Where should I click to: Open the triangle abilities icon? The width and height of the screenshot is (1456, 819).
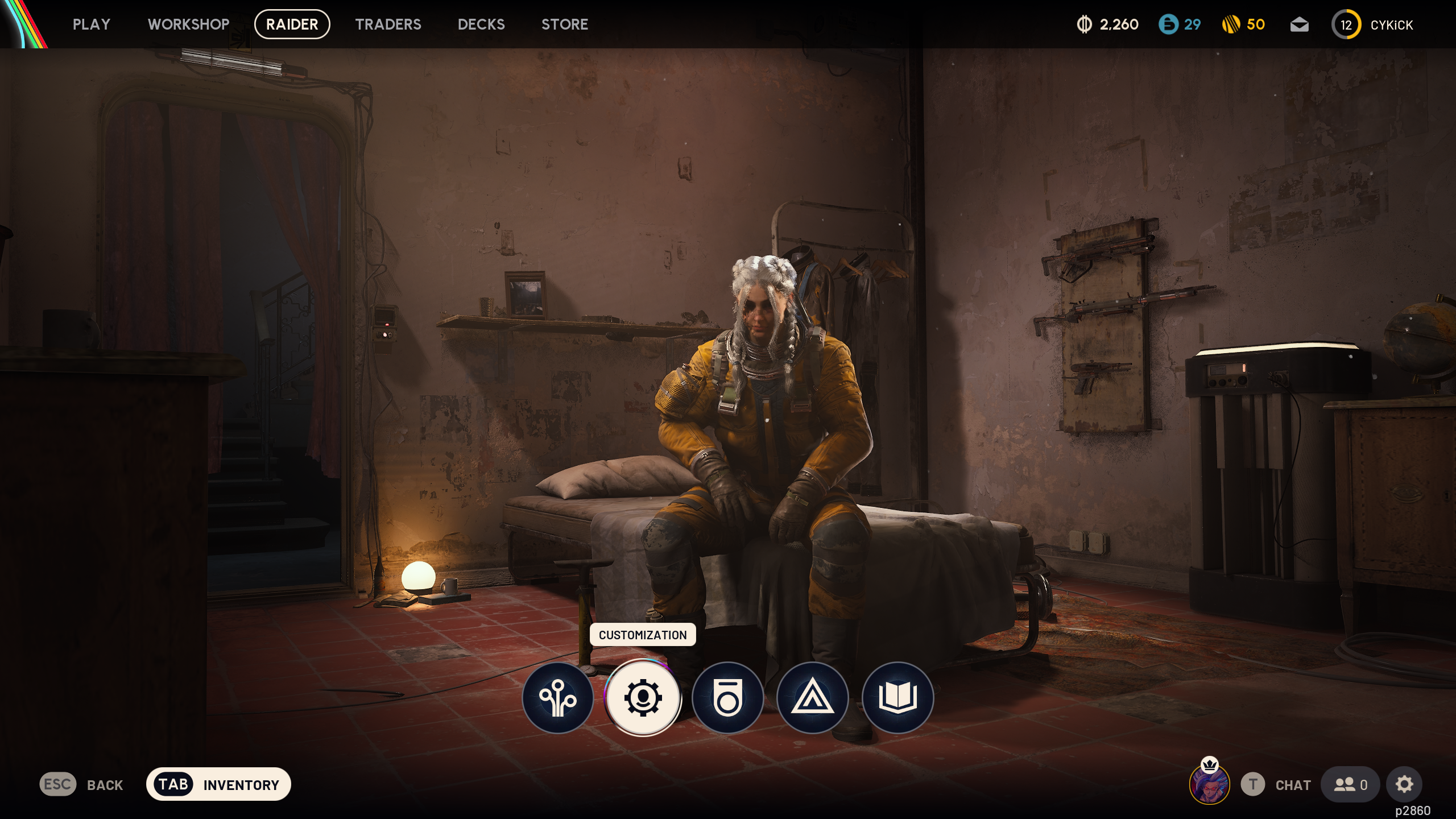point(812,697)
